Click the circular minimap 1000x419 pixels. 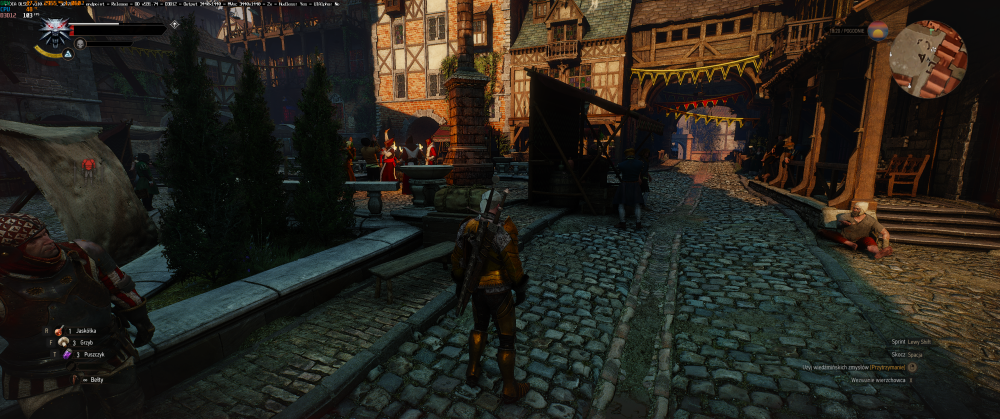coord(928,59)
